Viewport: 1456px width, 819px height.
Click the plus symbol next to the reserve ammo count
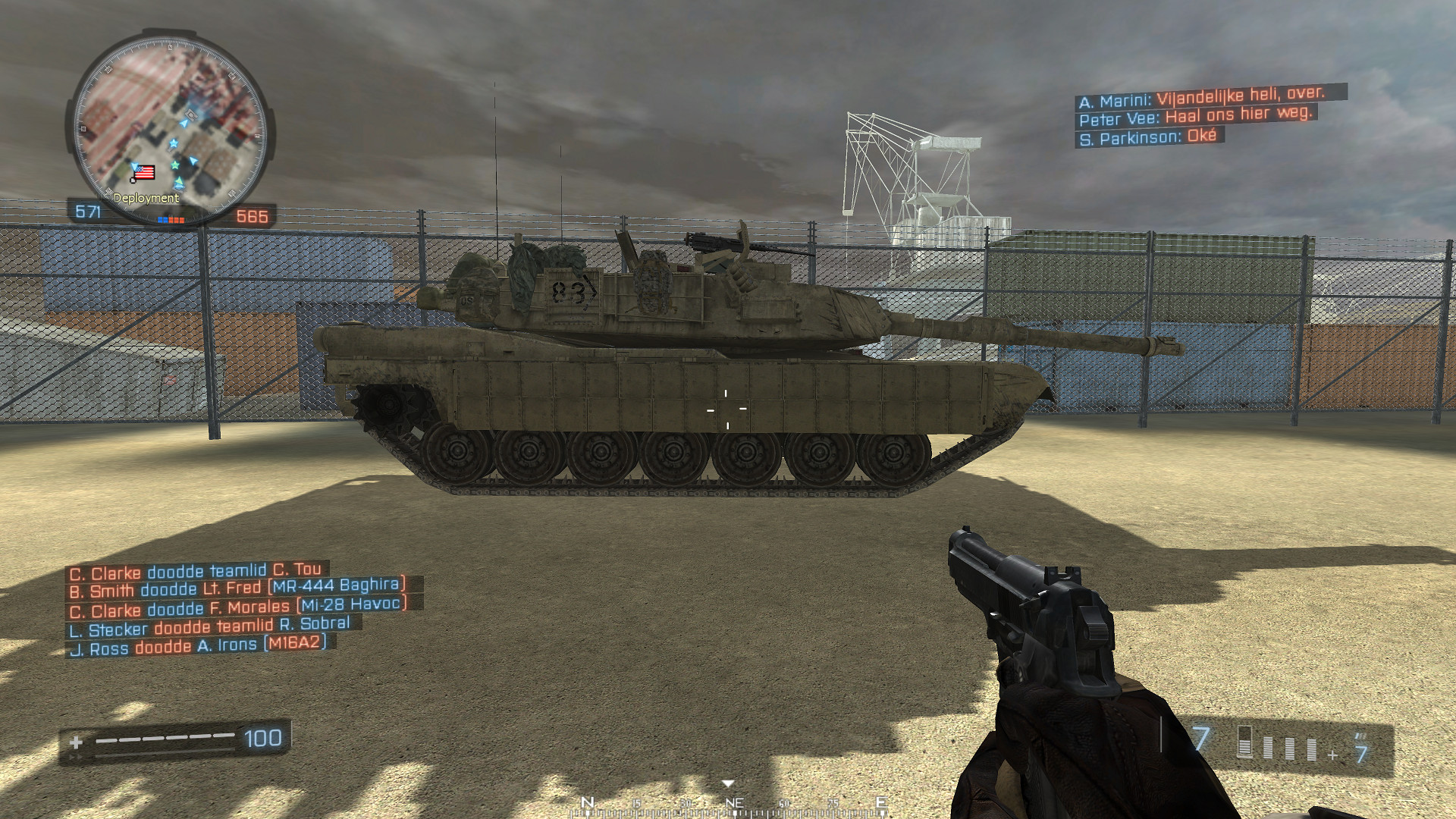click(1332, 755)
